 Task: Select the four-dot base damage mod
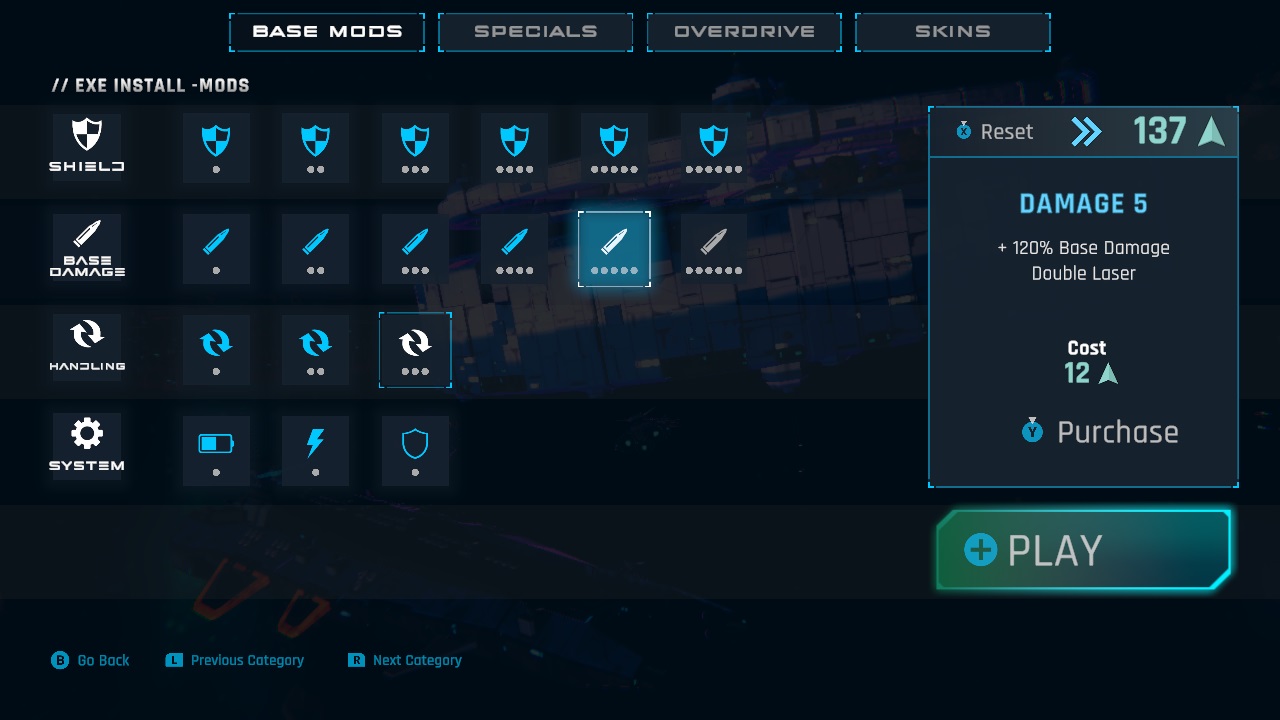[x=514, y=248]
